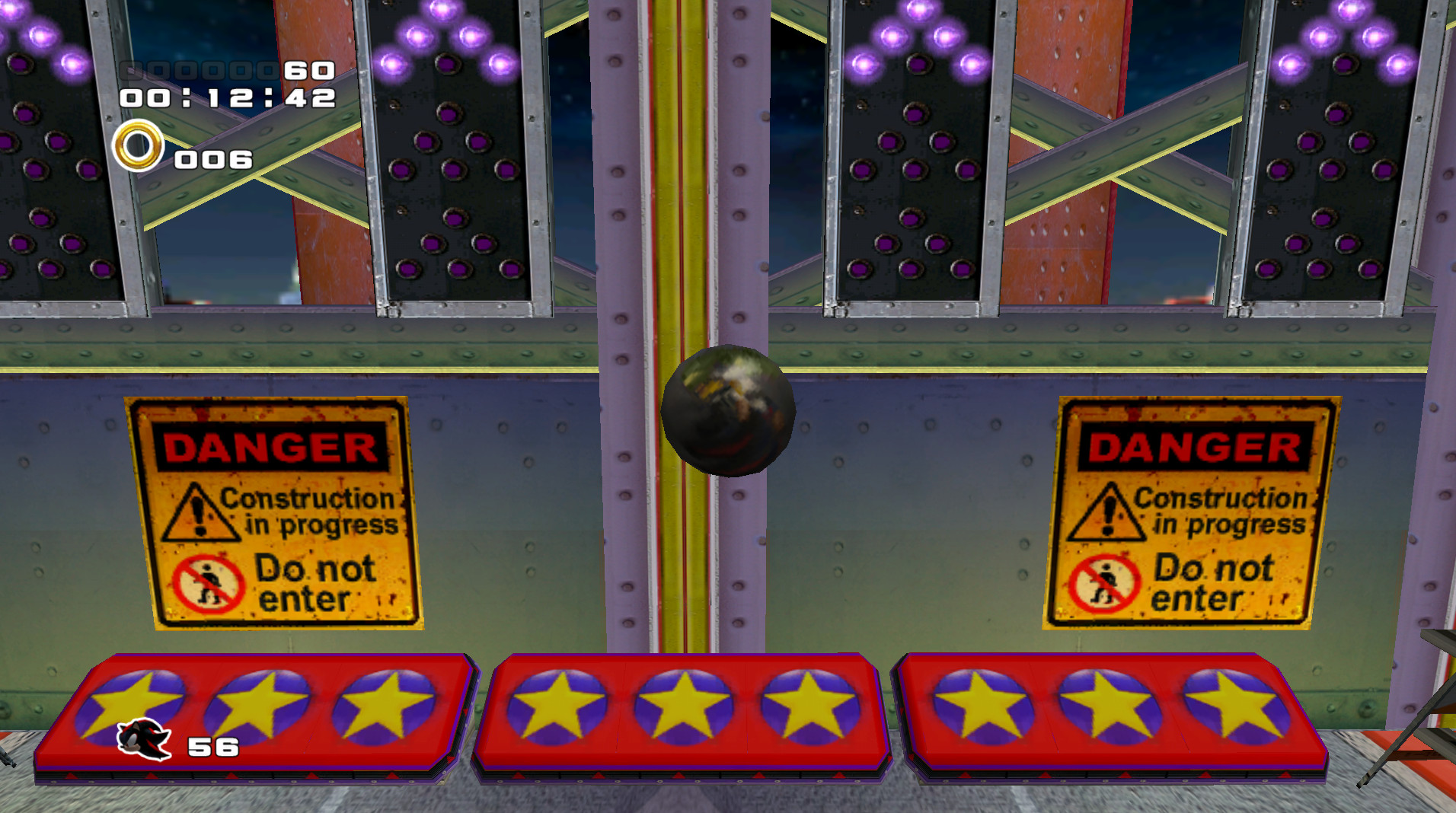Click the lives count 56 next to Shadow
This screenshot has width=1456, height=813.
(212, 748)
